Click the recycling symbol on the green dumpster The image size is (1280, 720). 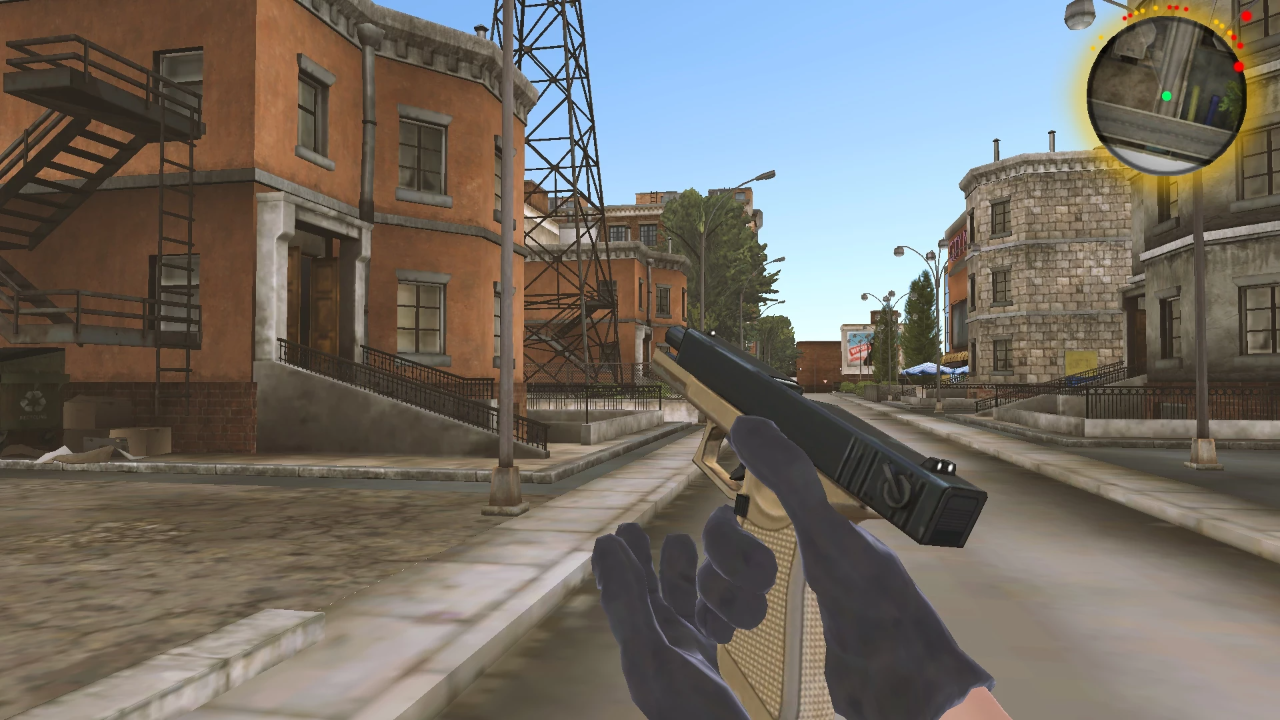32,402
